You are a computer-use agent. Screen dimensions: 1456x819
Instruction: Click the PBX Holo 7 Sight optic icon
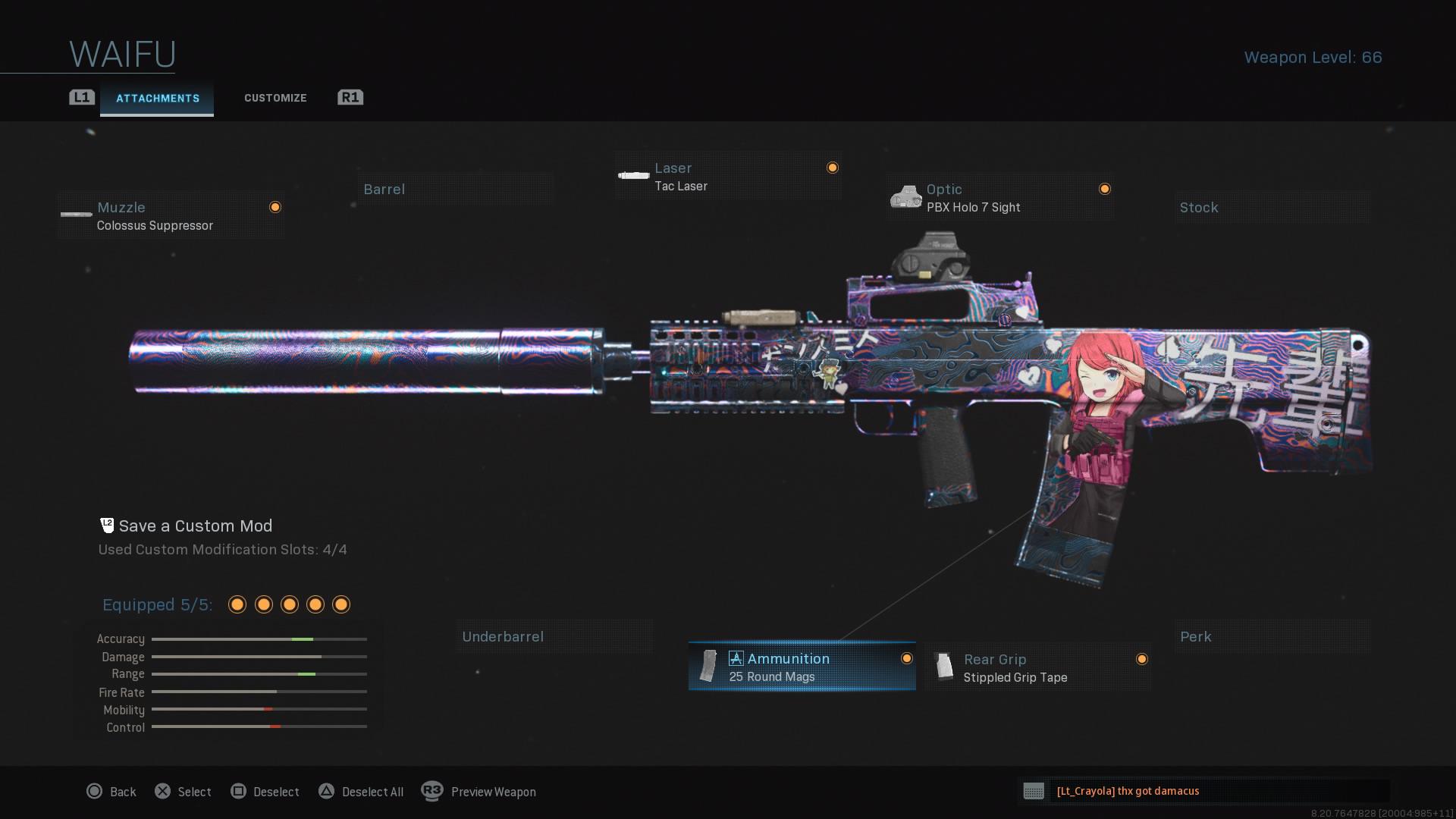click(907, 196)
